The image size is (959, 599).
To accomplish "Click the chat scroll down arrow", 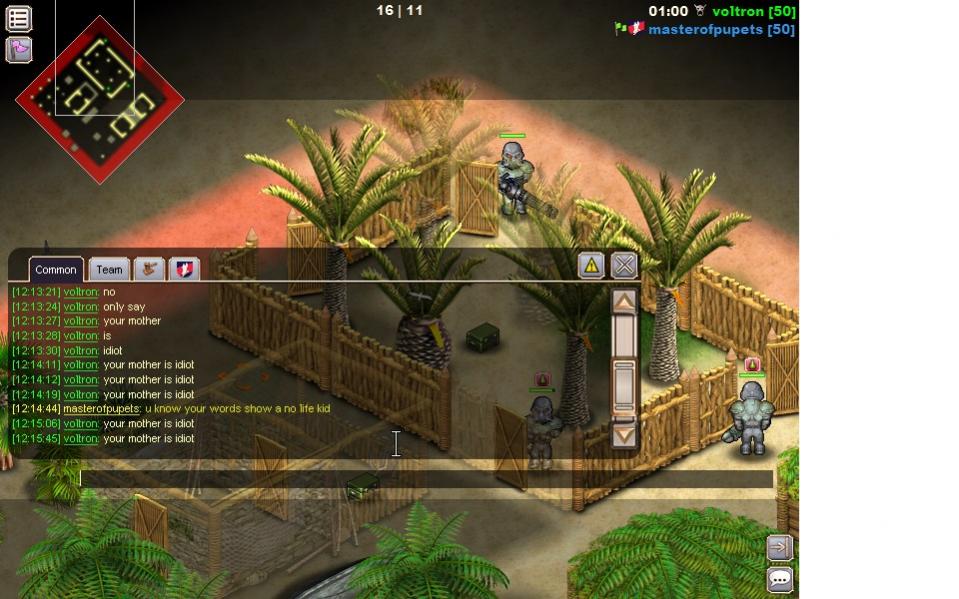I will (x=624, y=435).
